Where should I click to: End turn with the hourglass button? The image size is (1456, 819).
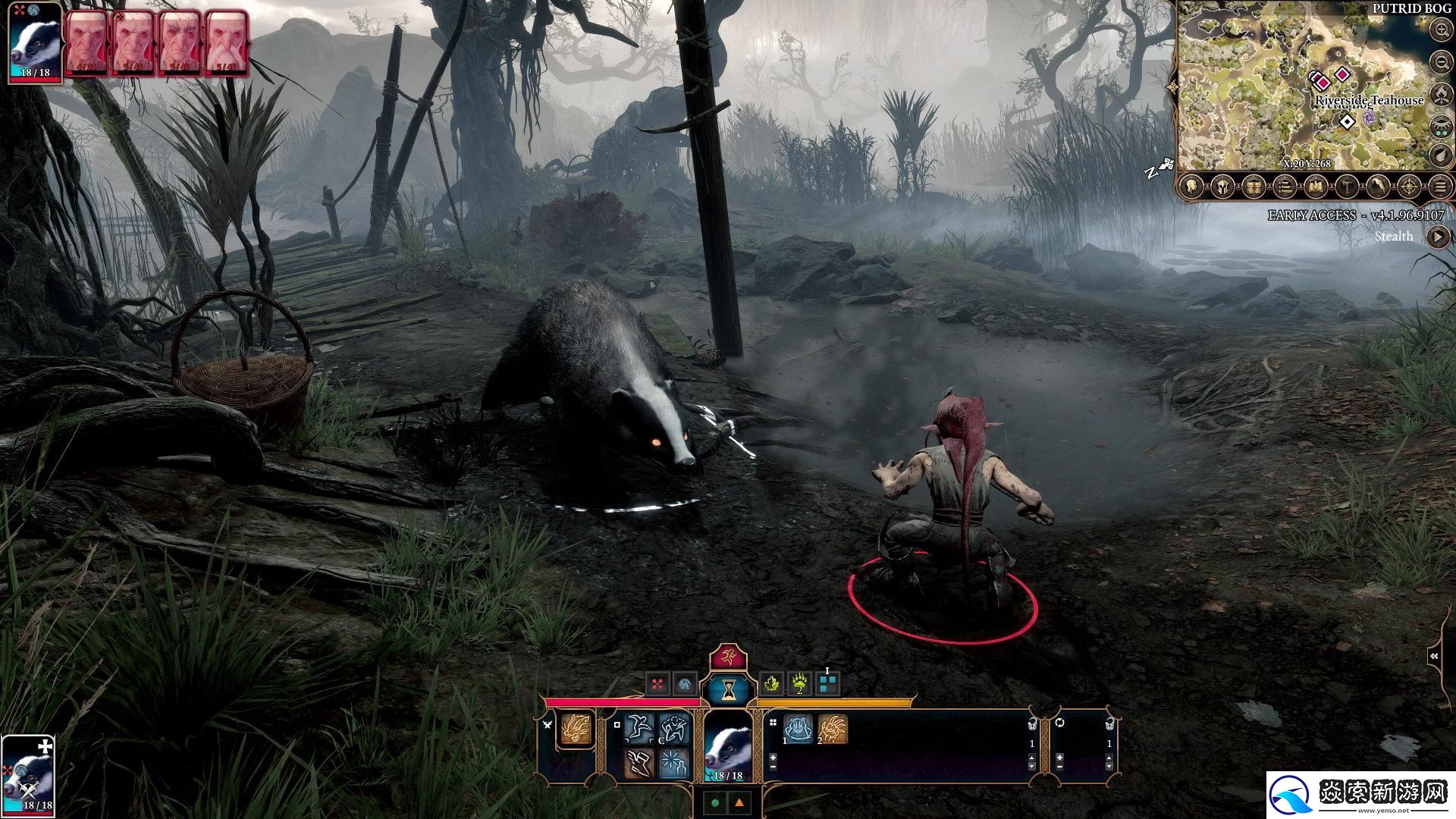(x=729, y=689)
